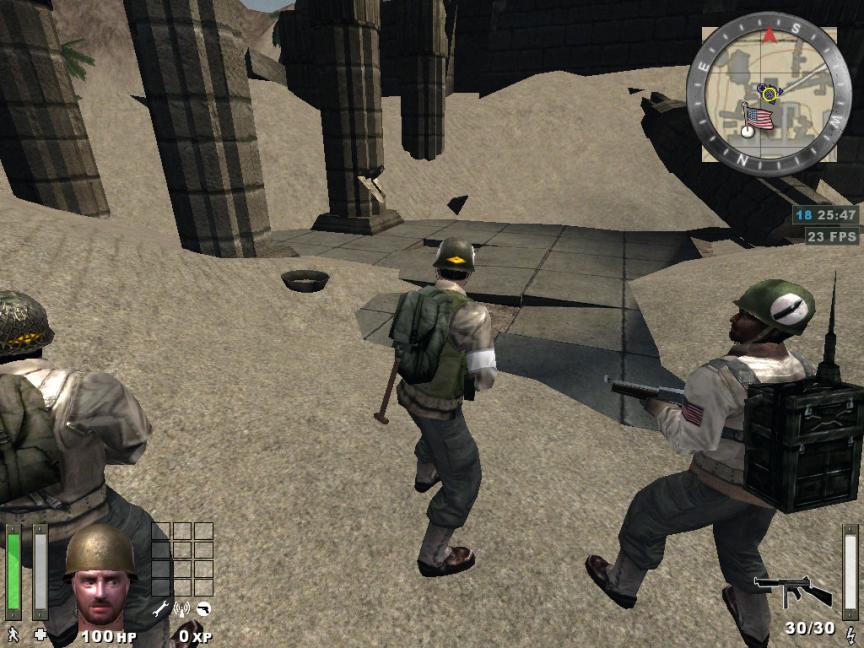The height and width of the screenshot is (648, 864).
Task: Select the American flag marker on minimap
Action: tap(760, 119)
